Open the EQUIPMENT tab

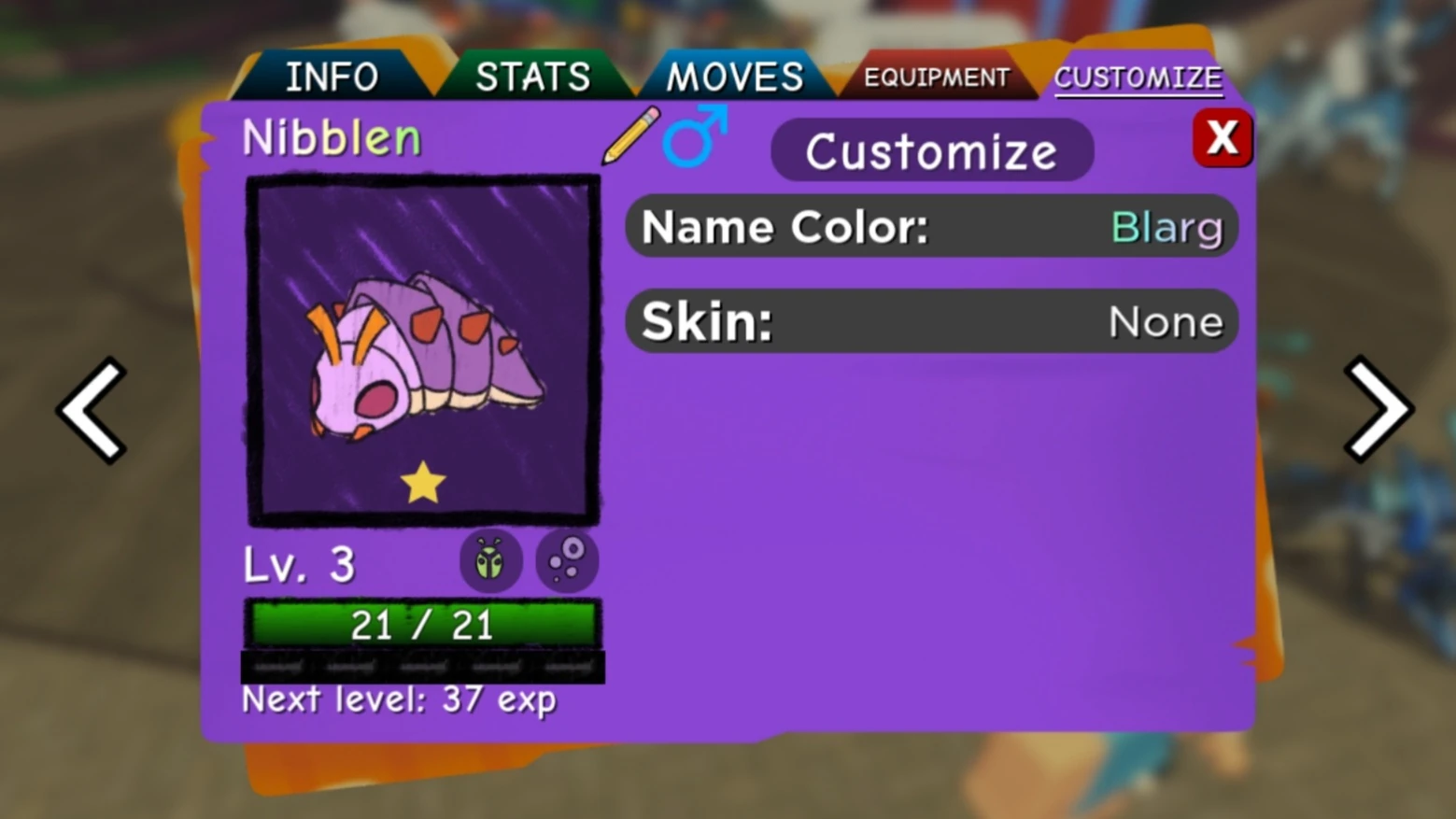click(x=938, y=78)
